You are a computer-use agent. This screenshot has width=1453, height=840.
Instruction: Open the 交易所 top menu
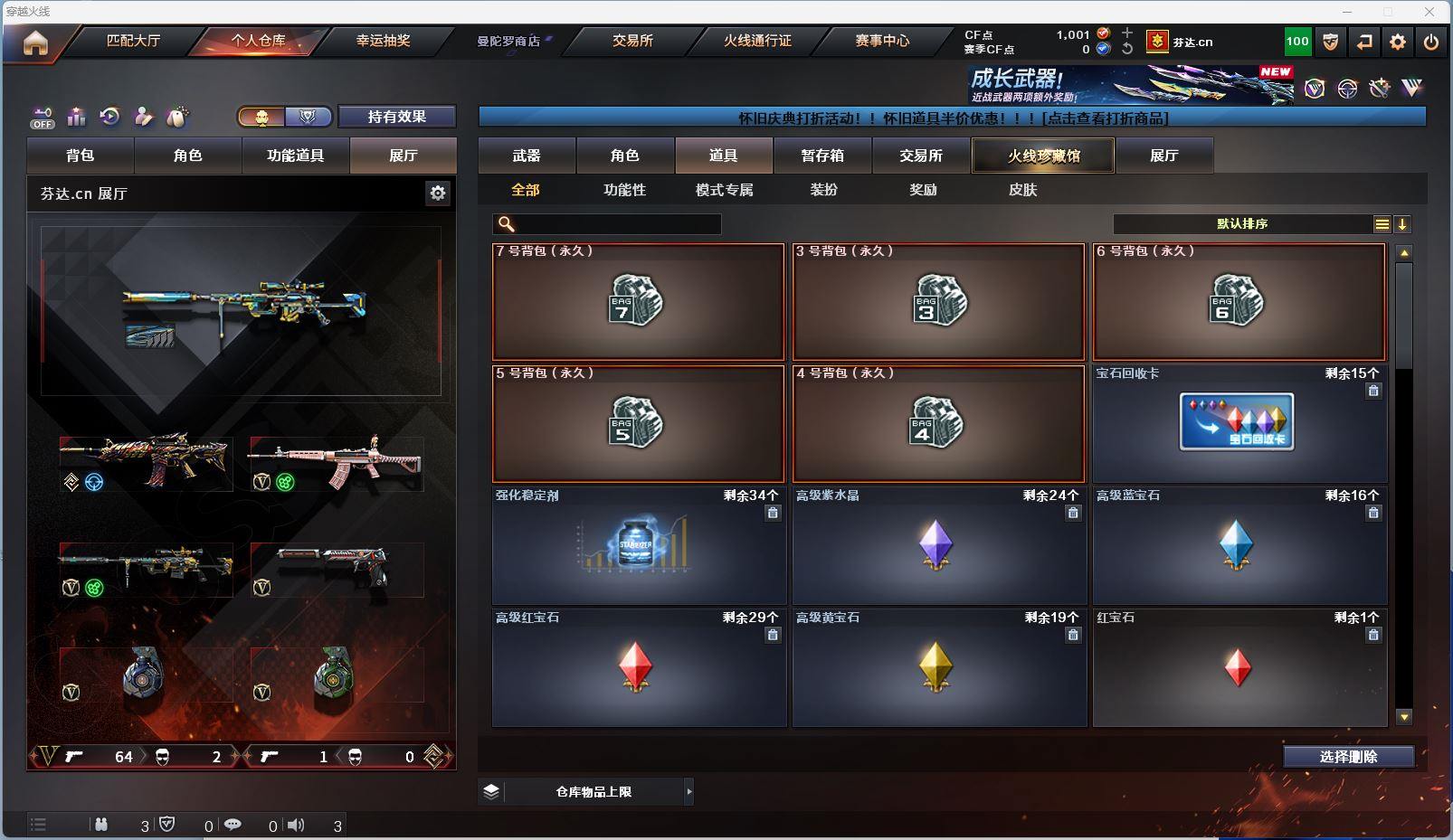(x=632, y=41)
